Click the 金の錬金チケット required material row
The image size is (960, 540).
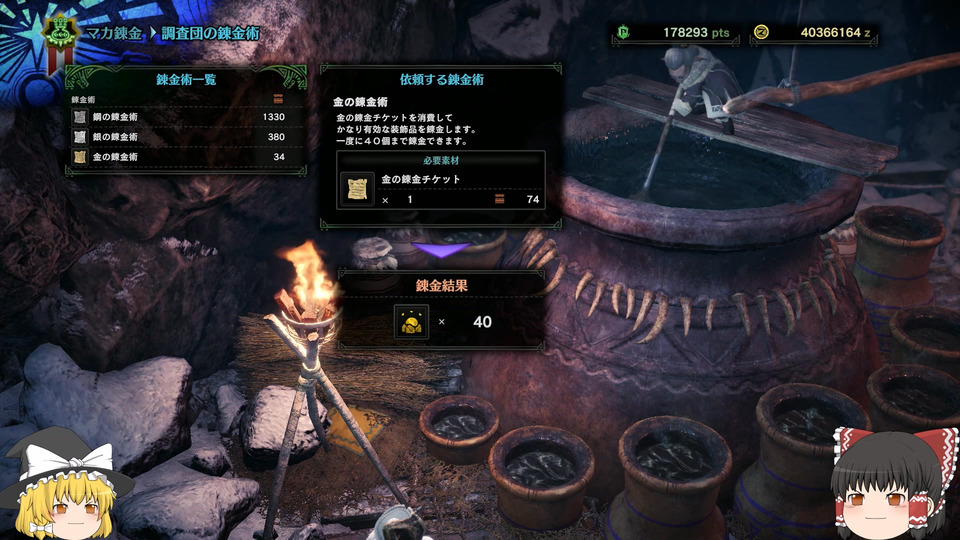pos(440,189)
